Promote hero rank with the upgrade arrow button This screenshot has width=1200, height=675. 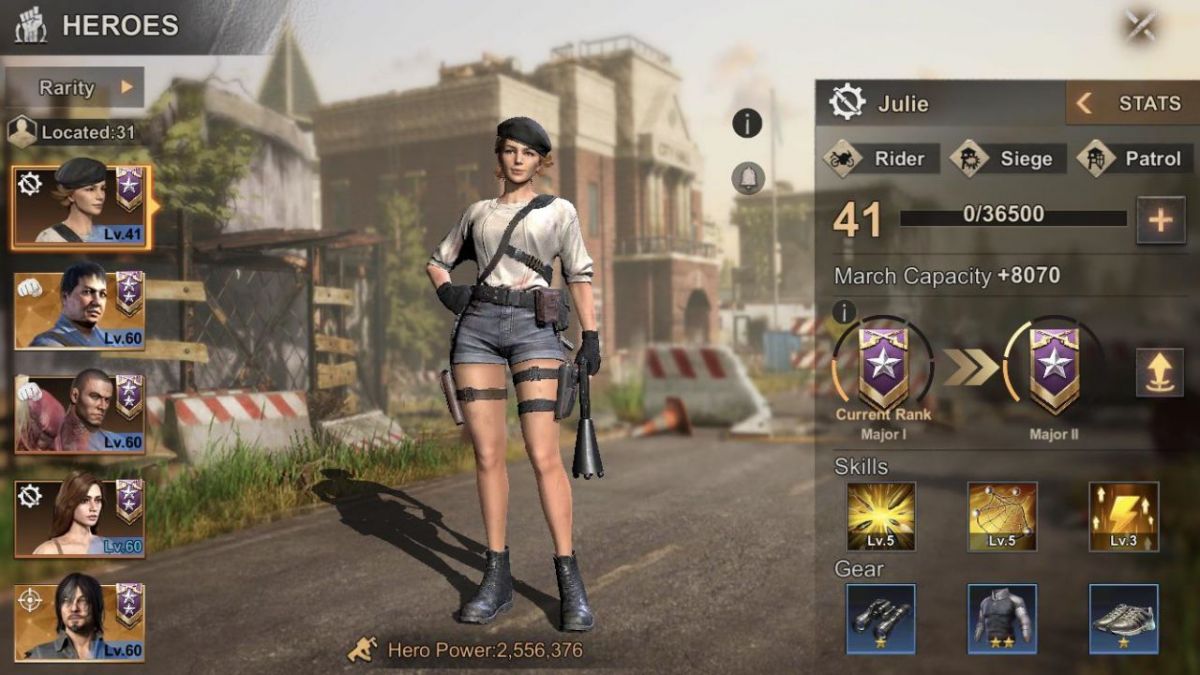1160,372
